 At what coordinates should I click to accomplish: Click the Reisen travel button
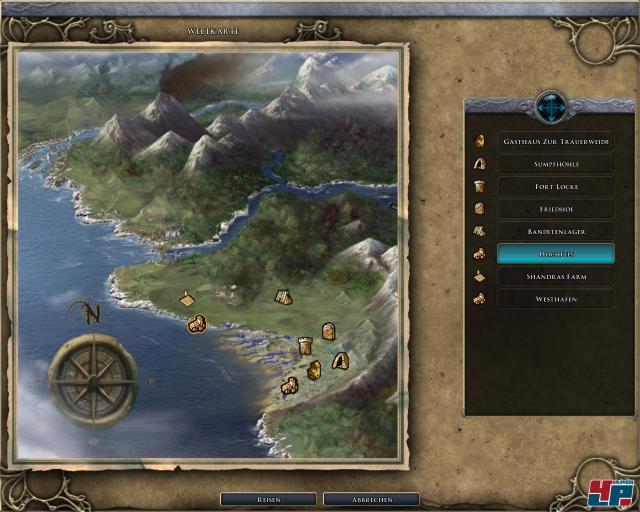point(268,498)
